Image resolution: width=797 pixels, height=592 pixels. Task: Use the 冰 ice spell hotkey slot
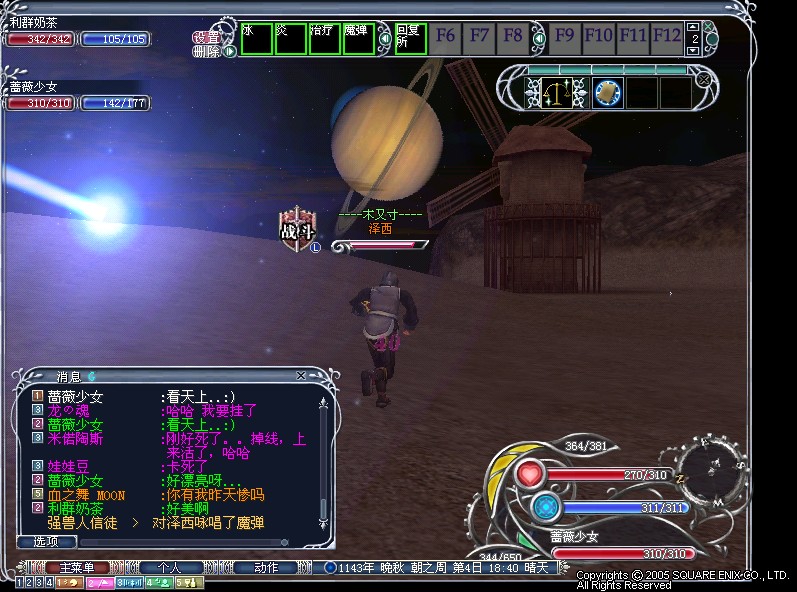tap(256, 39)
